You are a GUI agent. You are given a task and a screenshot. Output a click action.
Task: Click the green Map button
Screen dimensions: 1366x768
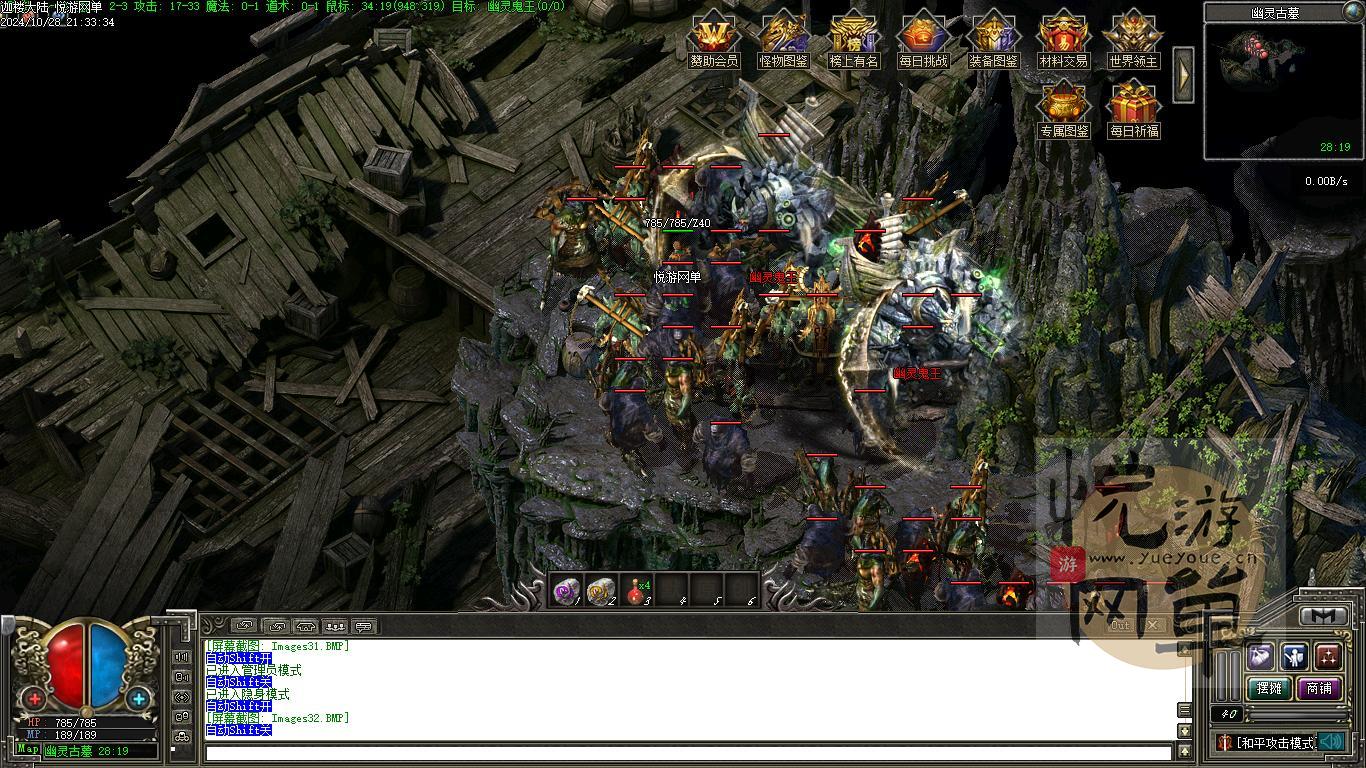[x=28, y=750]
